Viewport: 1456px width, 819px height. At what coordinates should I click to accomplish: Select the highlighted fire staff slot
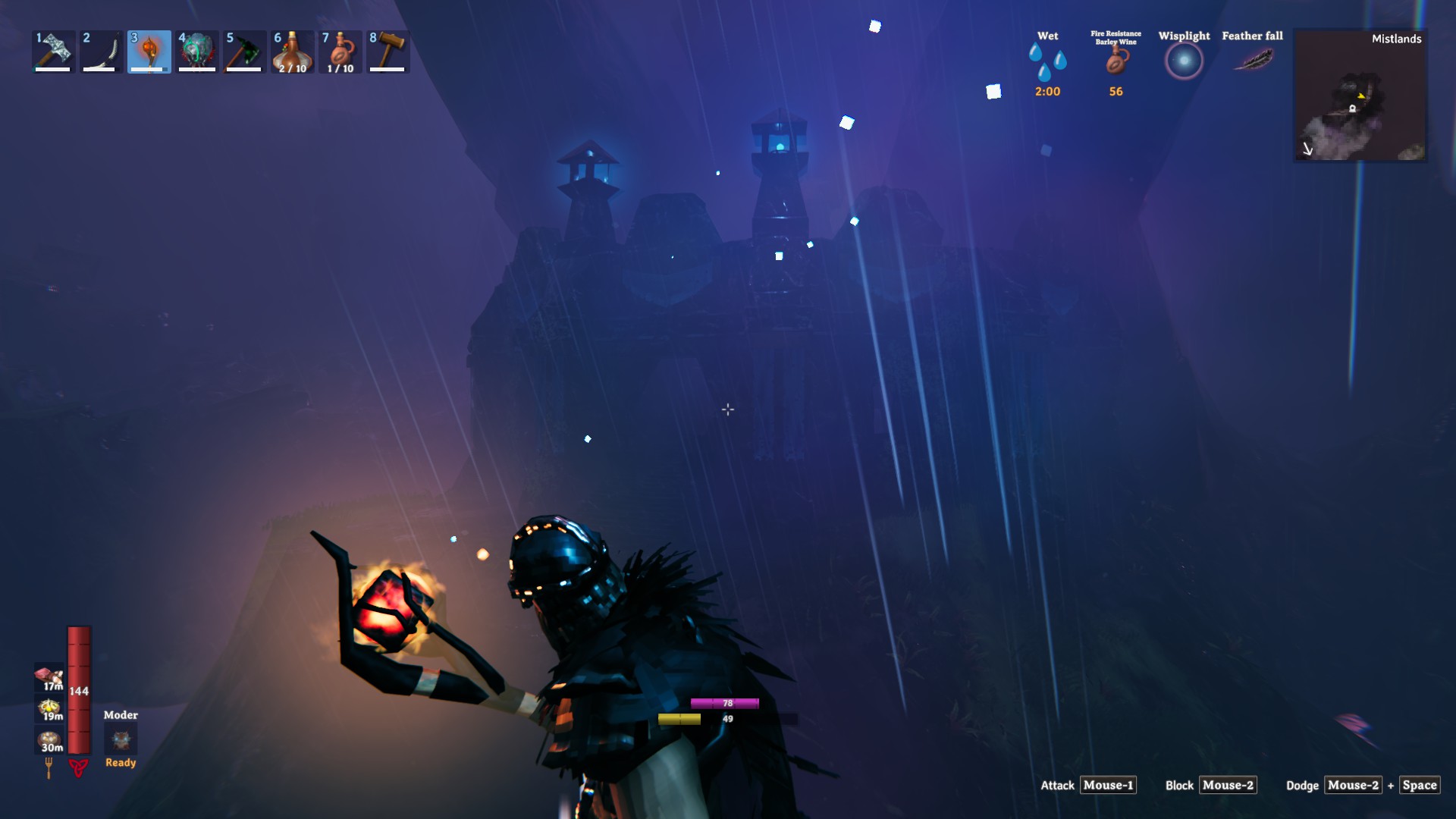click(149, 52)
